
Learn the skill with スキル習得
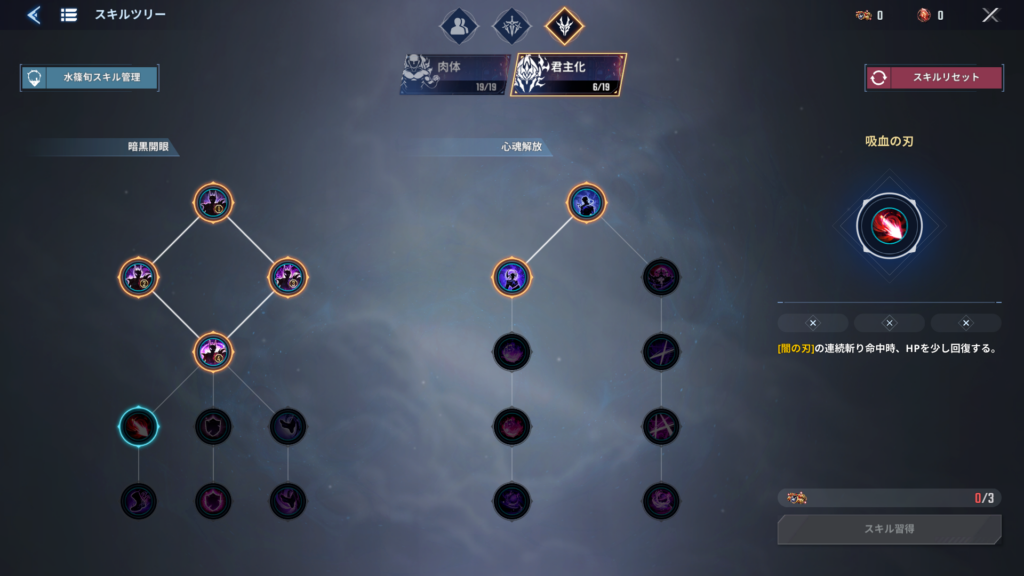[888, 529]
